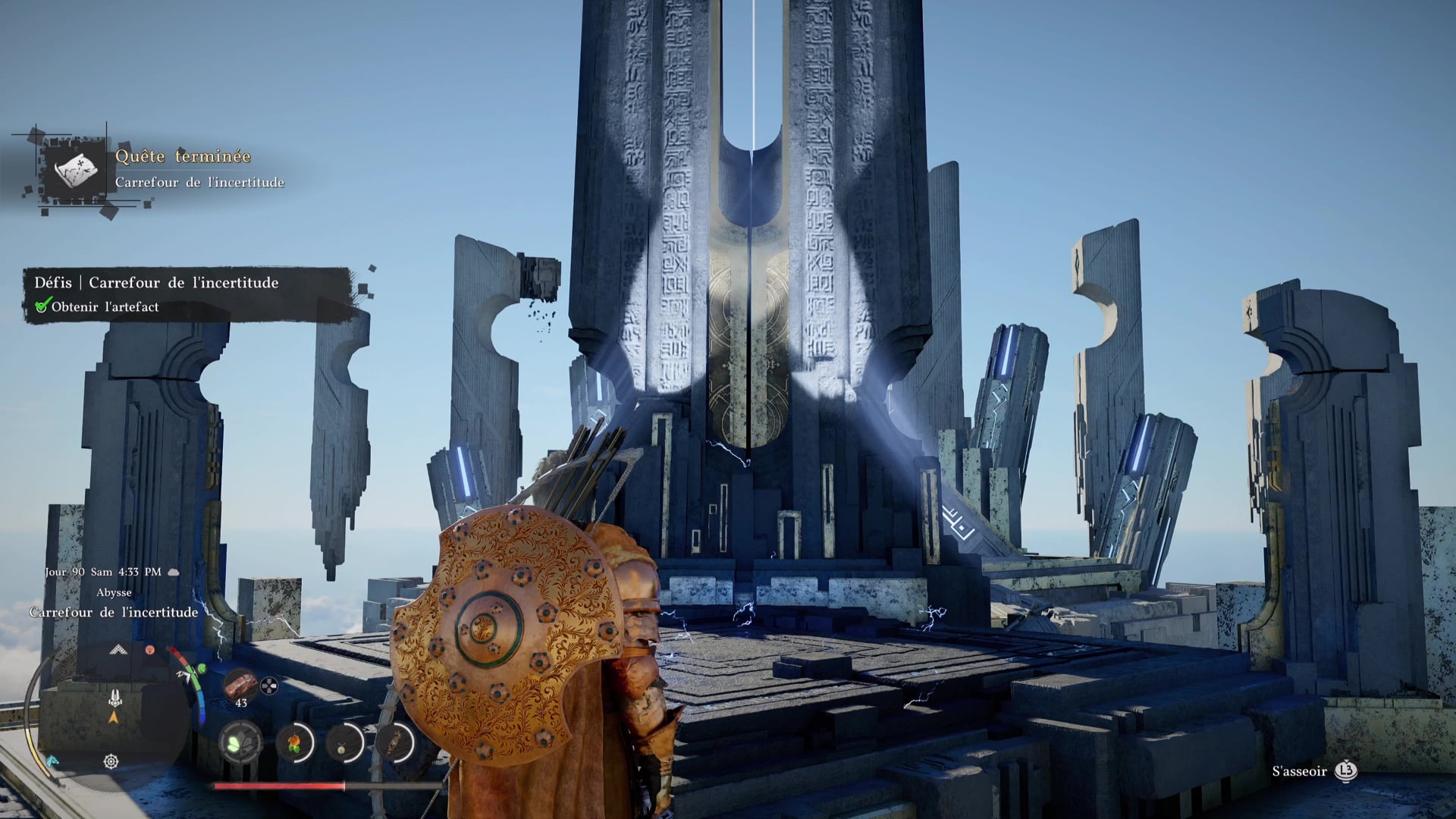The height and width of the screenshot is (819, 1456).
Task: Click the quest map icon in notification
Action: [x=77, y=170]
